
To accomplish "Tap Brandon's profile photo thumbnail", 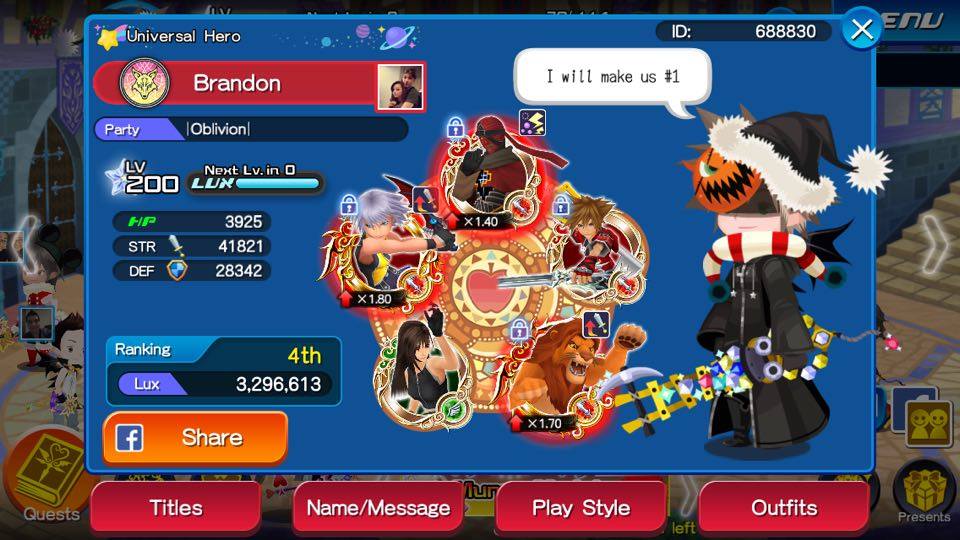I will click(x=400, y=86).
